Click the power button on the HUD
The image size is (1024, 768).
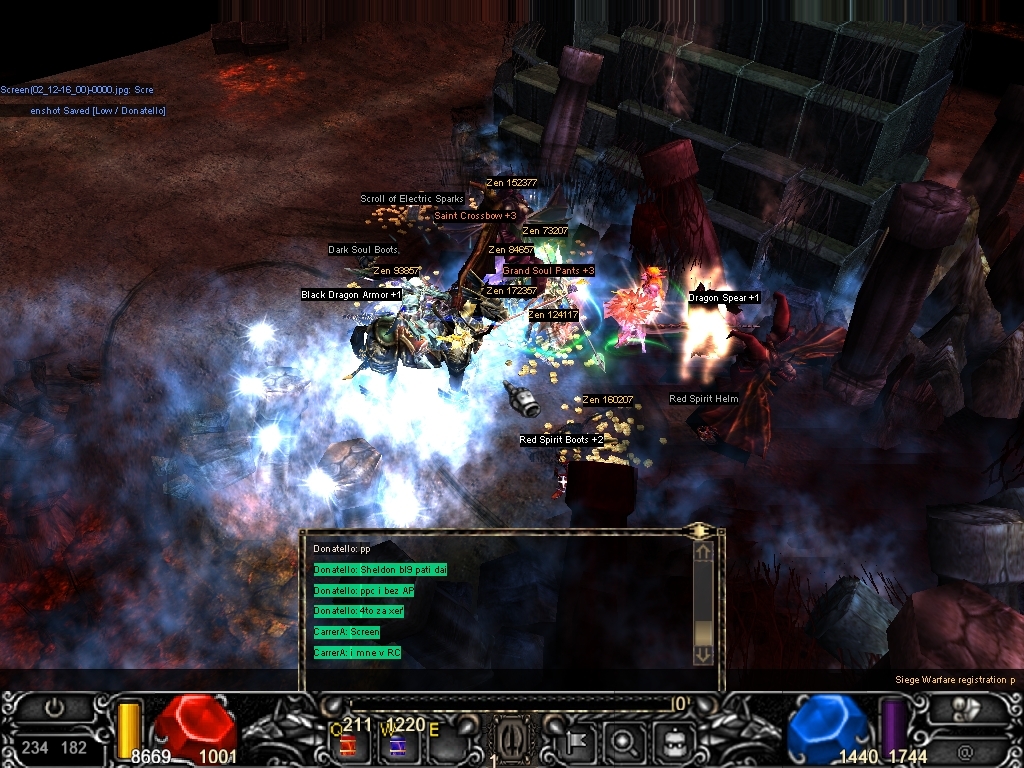coord(55,708)
